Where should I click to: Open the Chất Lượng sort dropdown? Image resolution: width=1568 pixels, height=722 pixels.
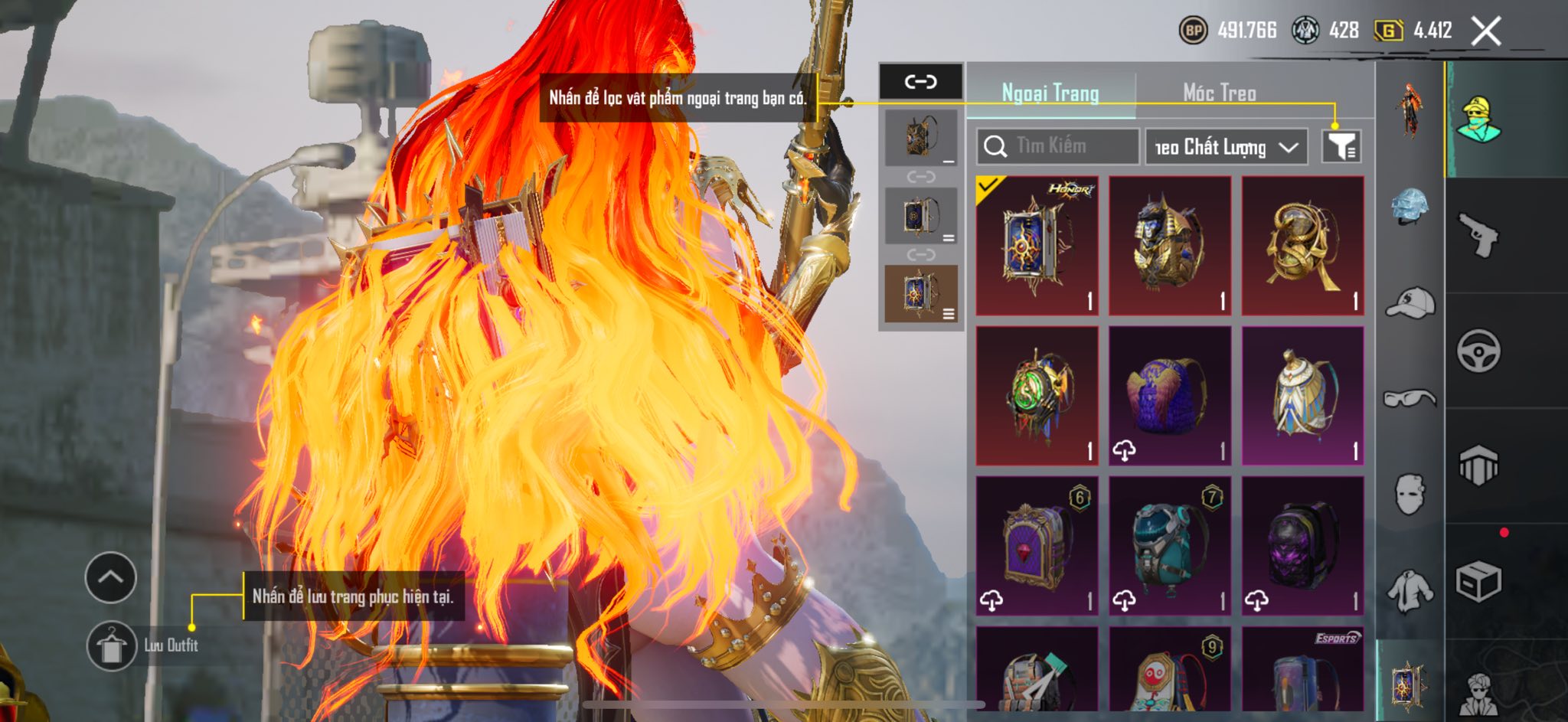1226,146
